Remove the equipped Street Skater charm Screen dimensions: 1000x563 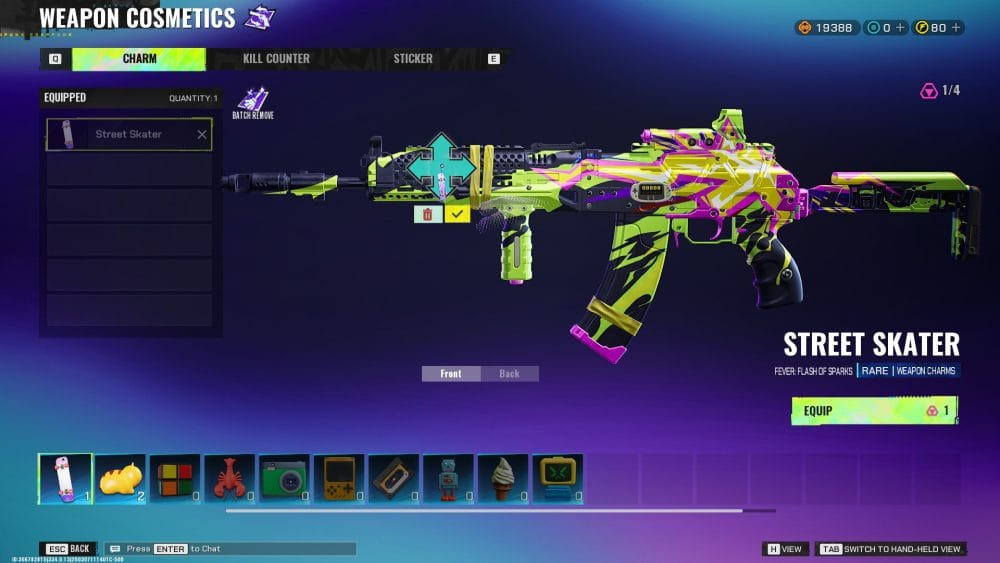[x=202, y=135]
